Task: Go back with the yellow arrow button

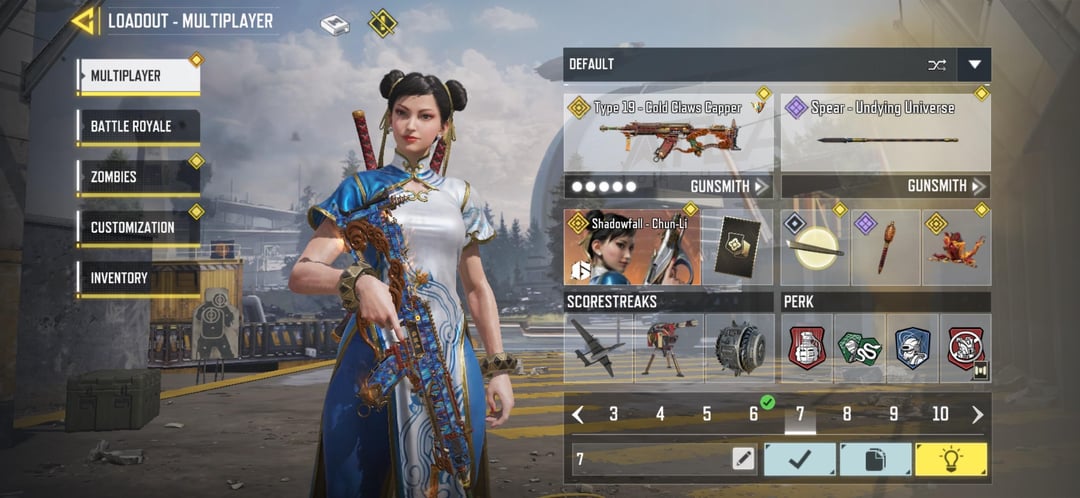Action: click(83, 20)
